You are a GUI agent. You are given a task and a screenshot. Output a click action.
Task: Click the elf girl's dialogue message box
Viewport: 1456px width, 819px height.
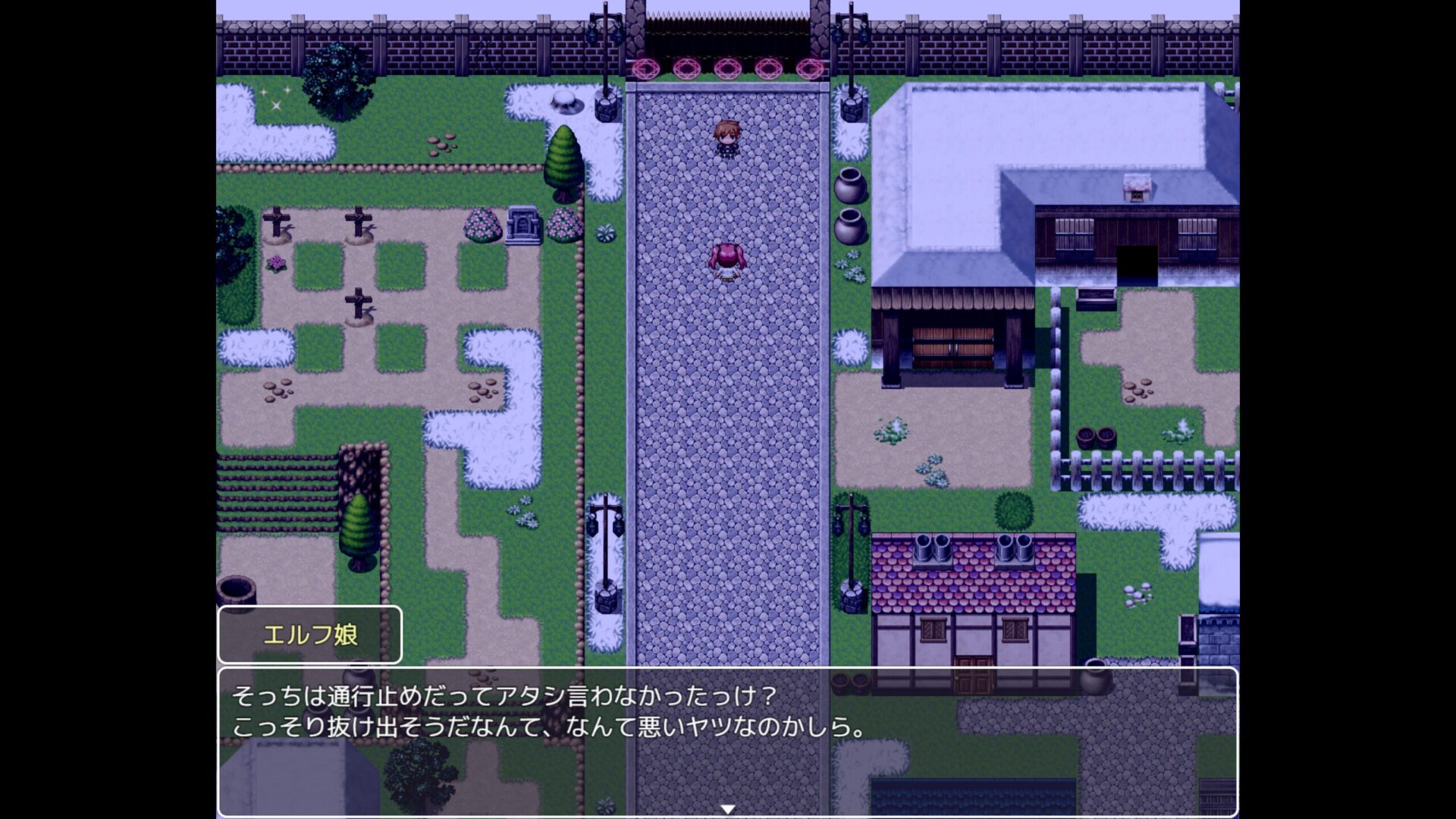(727, 741)
